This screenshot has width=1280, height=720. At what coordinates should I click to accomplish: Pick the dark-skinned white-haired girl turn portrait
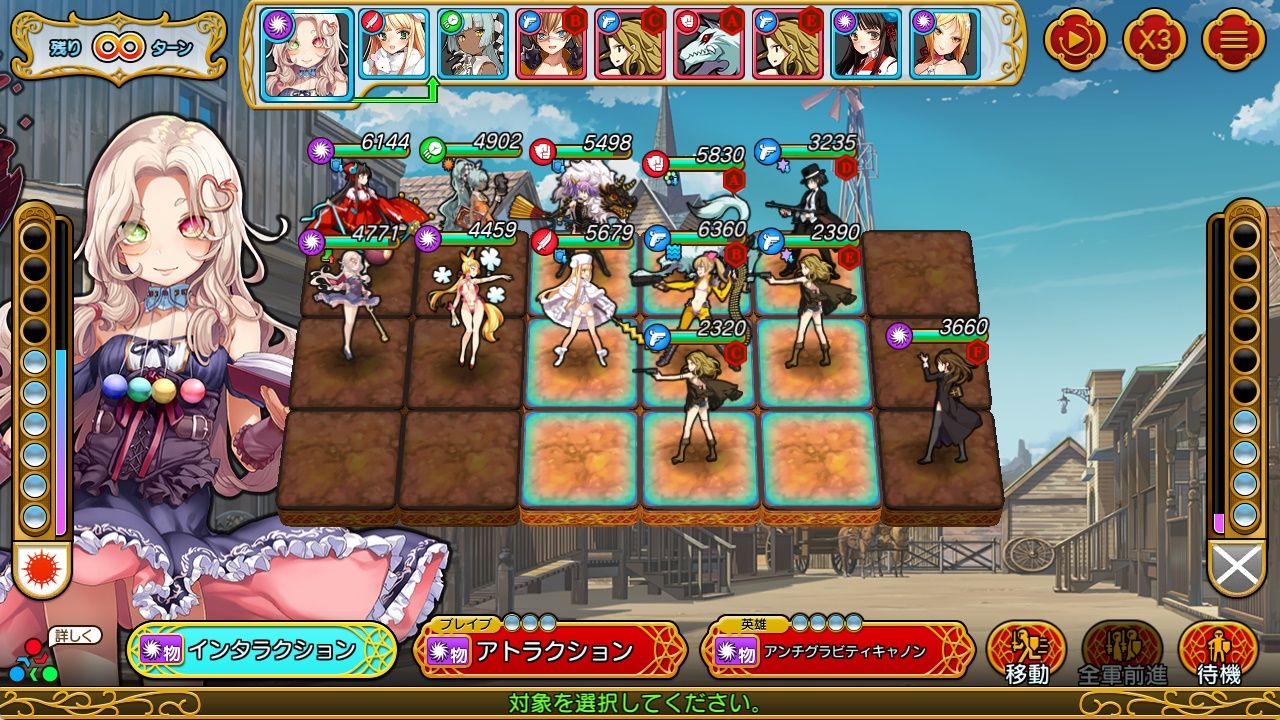pyautogui.click(x=473, y=44)
